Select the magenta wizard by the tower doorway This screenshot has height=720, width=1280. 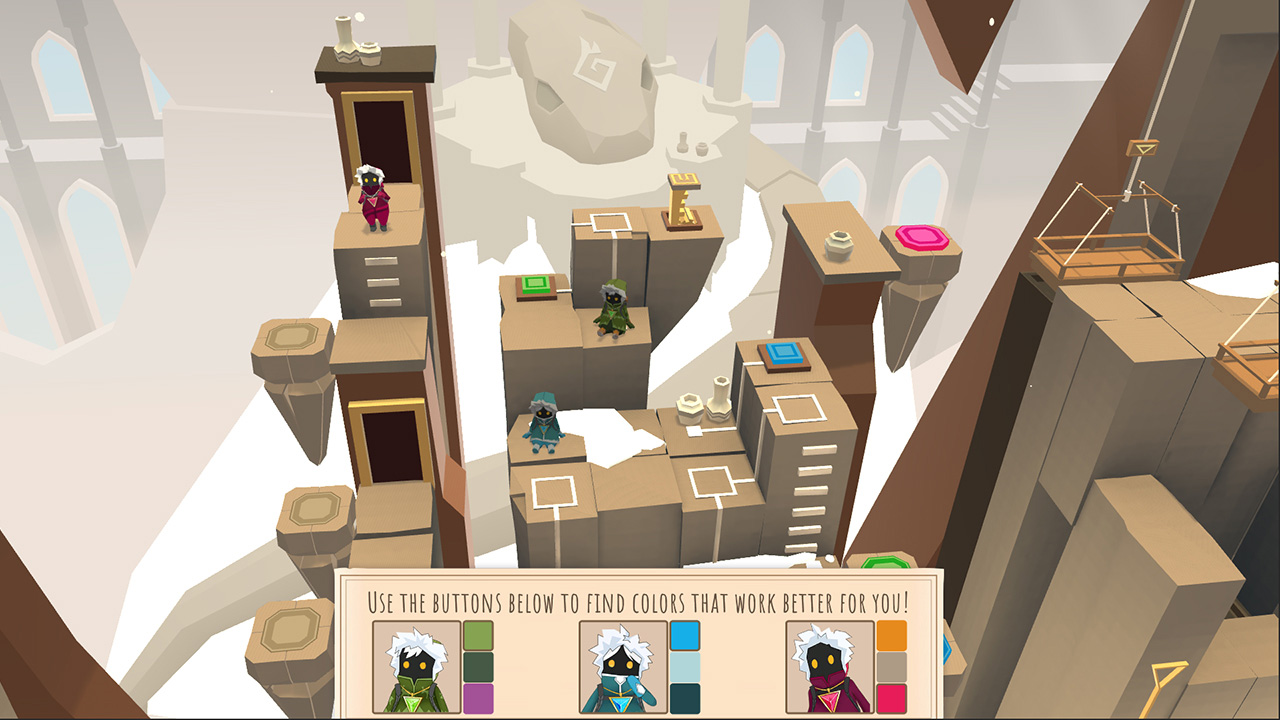coord(375,195)
